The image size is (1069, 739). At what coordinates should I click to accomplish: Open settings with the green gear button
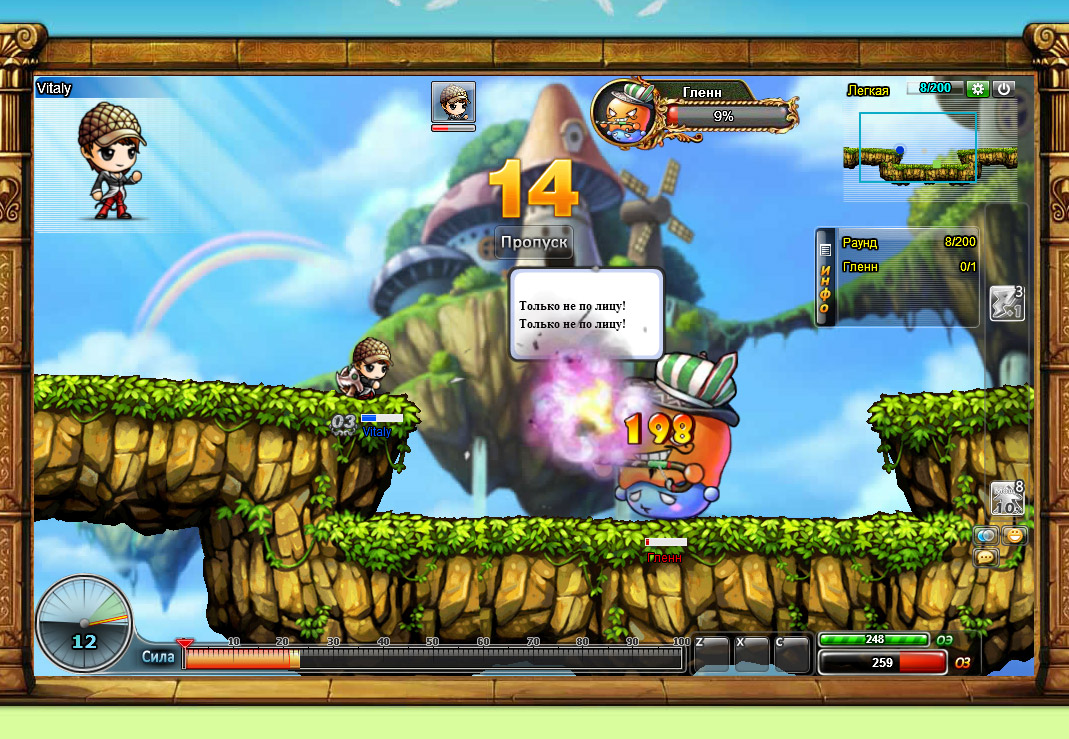pyautogui.click(x=978, y=89)
